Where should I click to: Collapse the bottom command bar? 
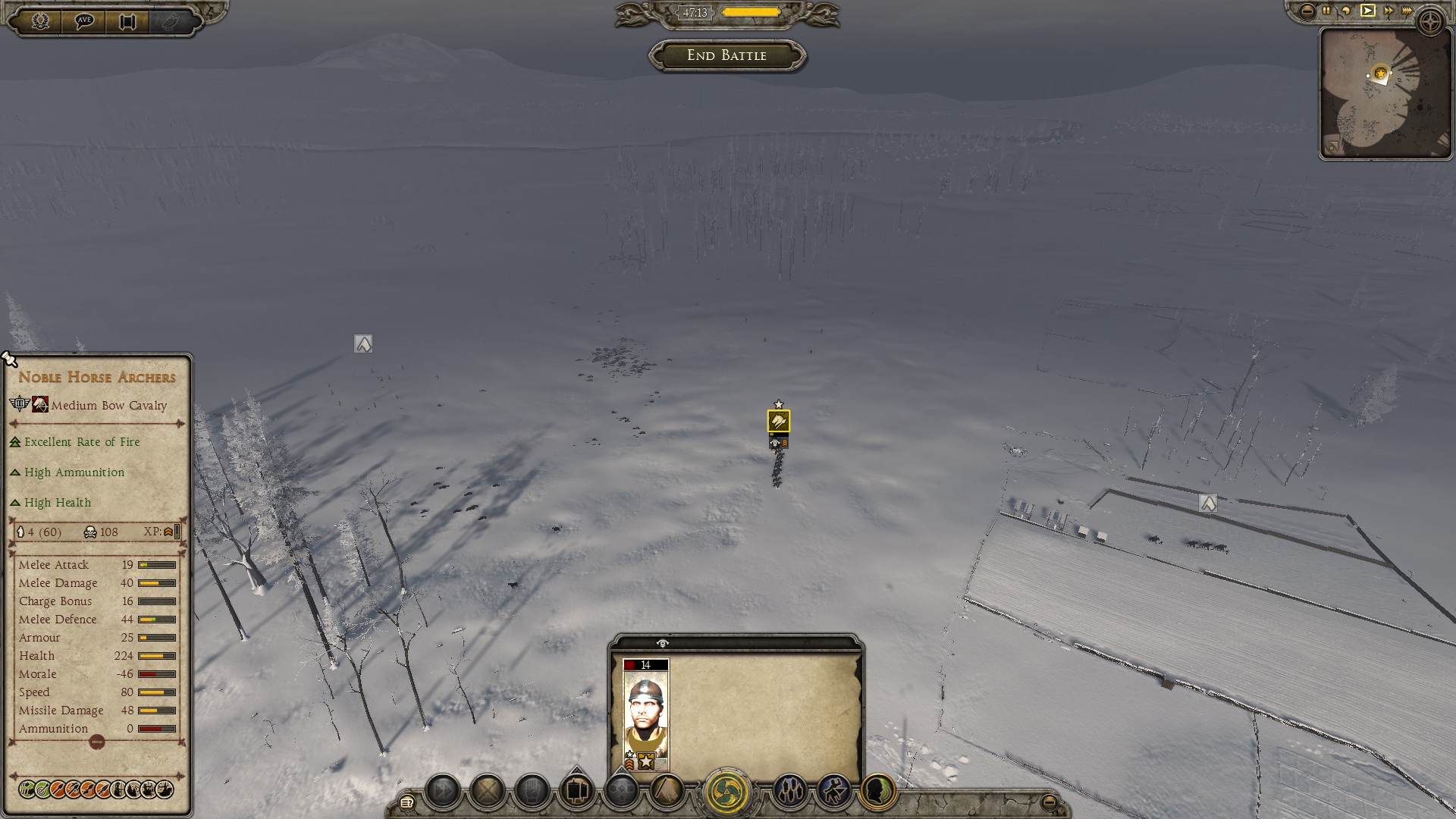coord(1050,802)
